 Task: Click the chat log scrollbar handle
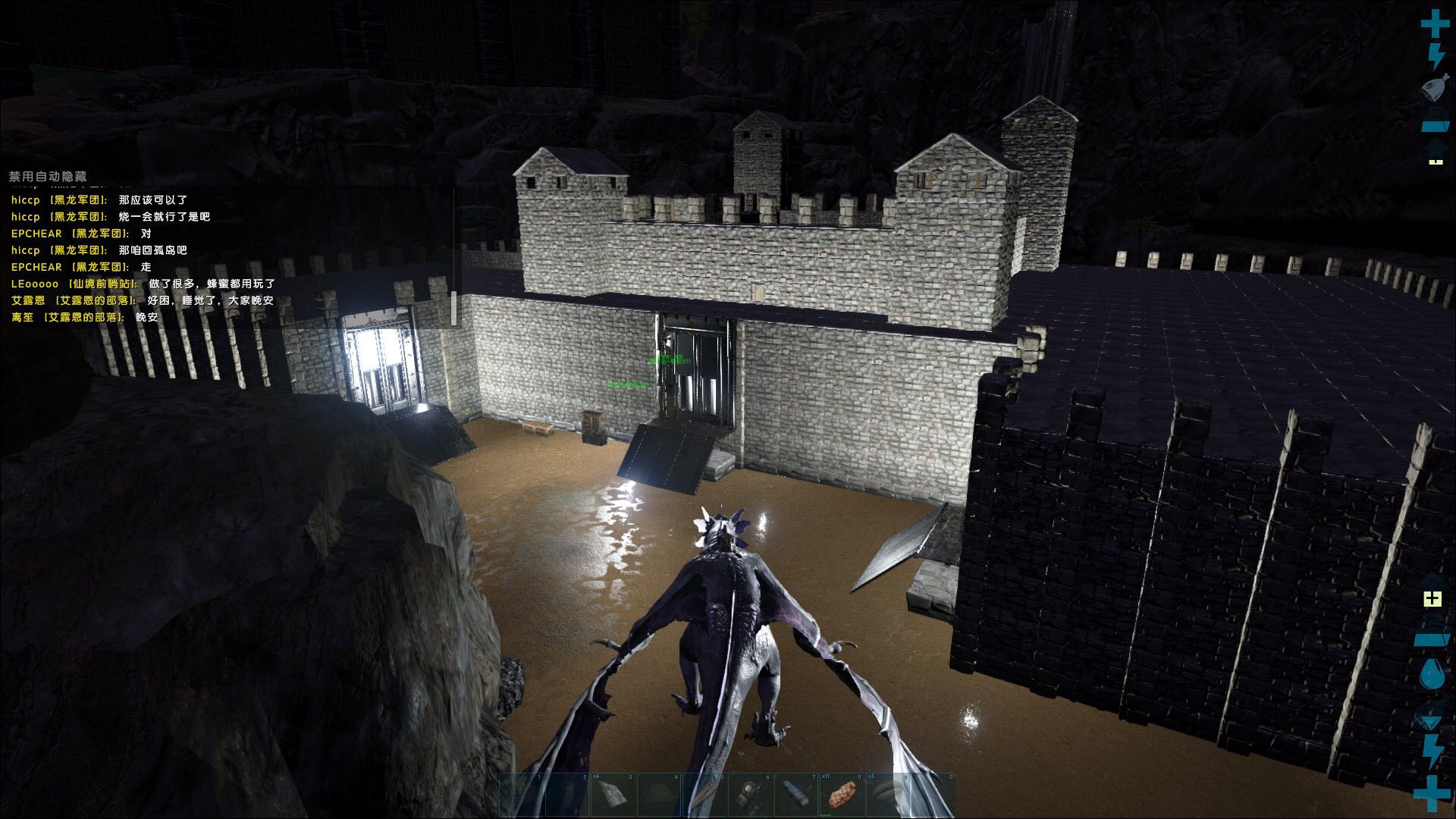pos(453,307)
